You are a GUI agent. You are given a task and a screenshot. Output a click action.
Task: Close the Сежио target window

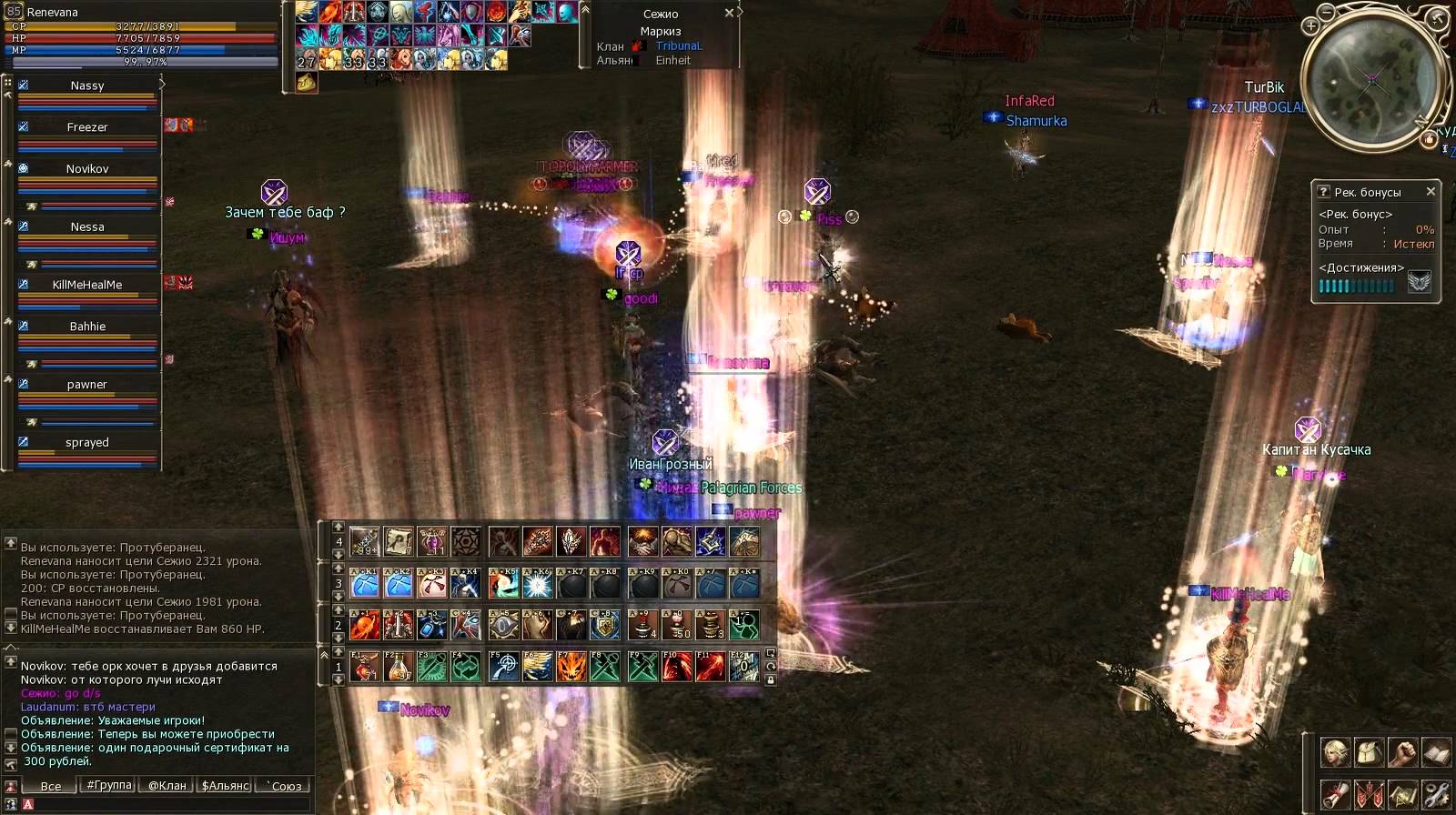[x=729, y=14]
